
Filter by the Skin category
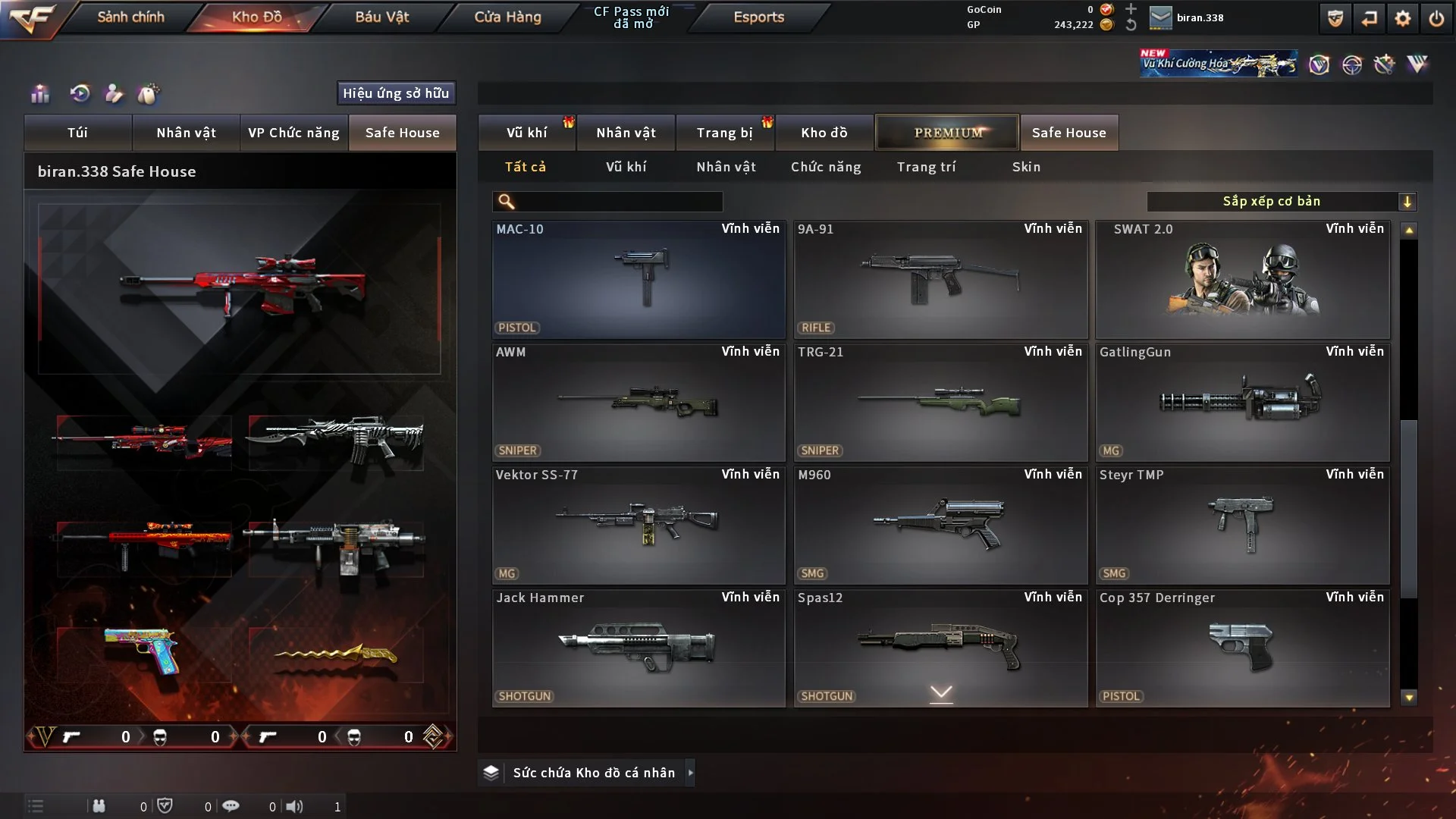[1026, 167]
